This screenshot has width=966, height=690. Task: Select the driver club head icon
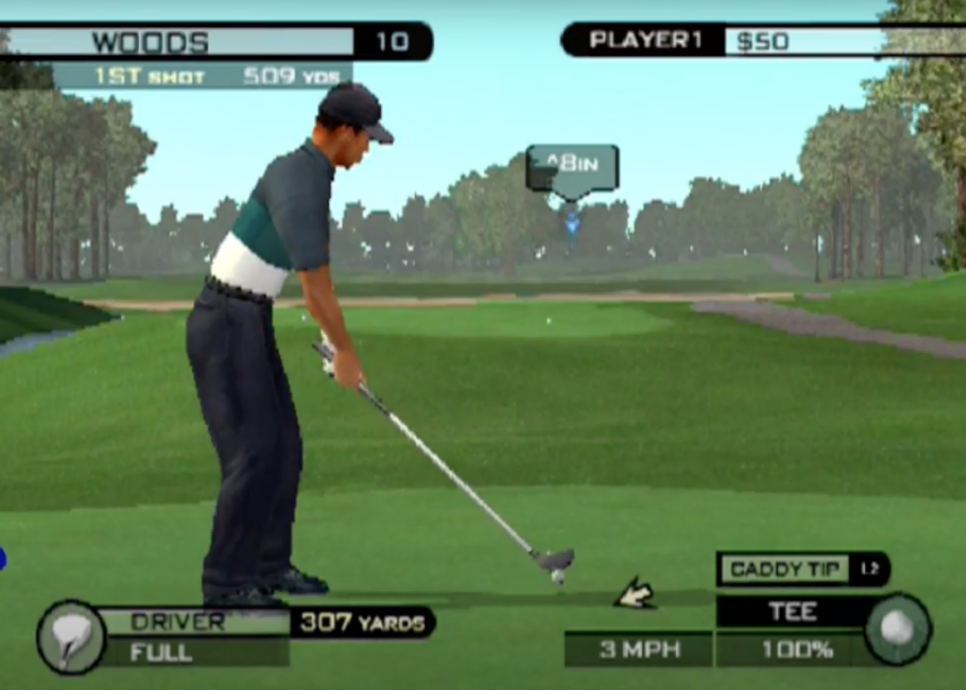click(x=71, y=636)
